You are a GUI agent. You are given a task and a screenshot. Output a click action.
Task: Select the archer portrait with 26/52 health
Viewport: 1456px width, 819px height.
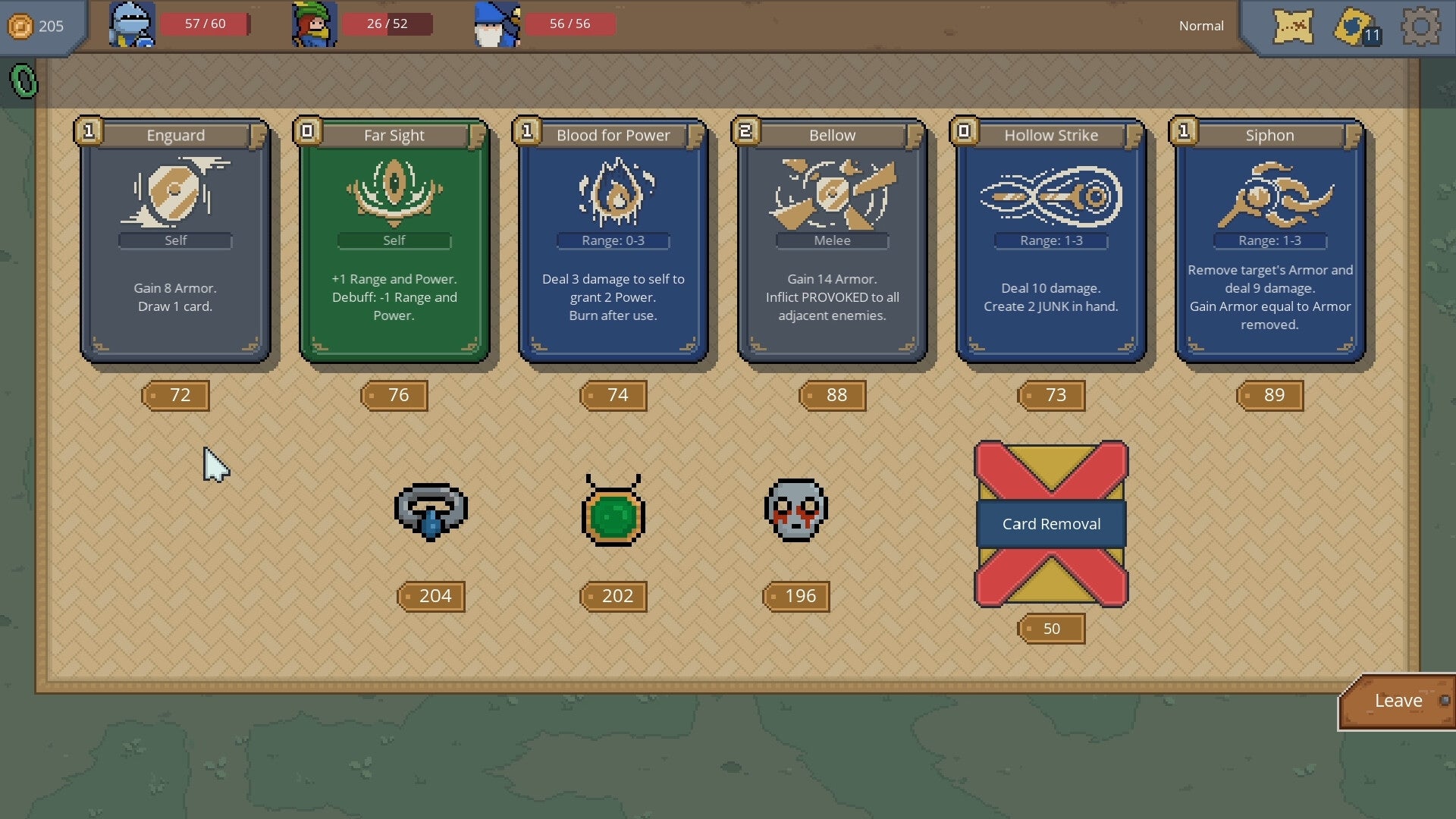pos(314,24)
